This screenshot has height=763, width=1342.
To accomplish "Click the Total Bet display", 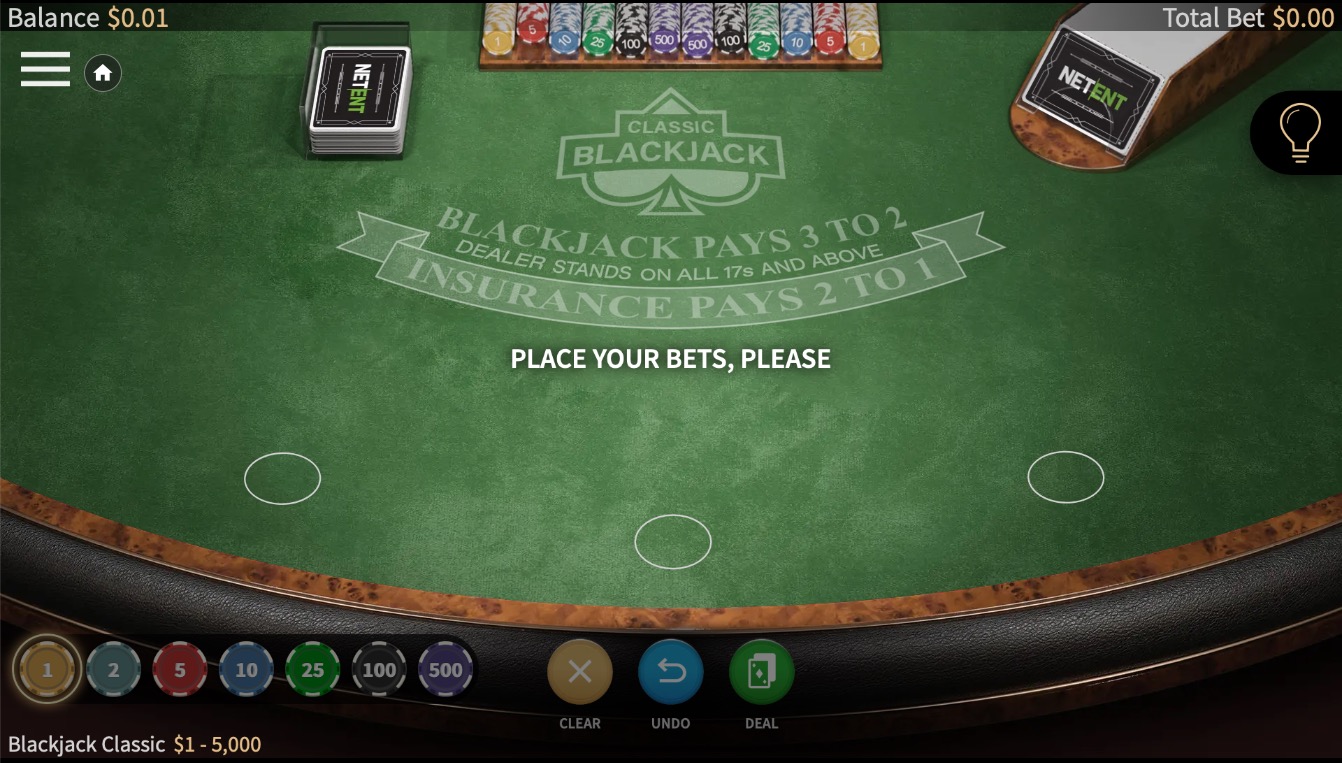I will point(1248,17).
